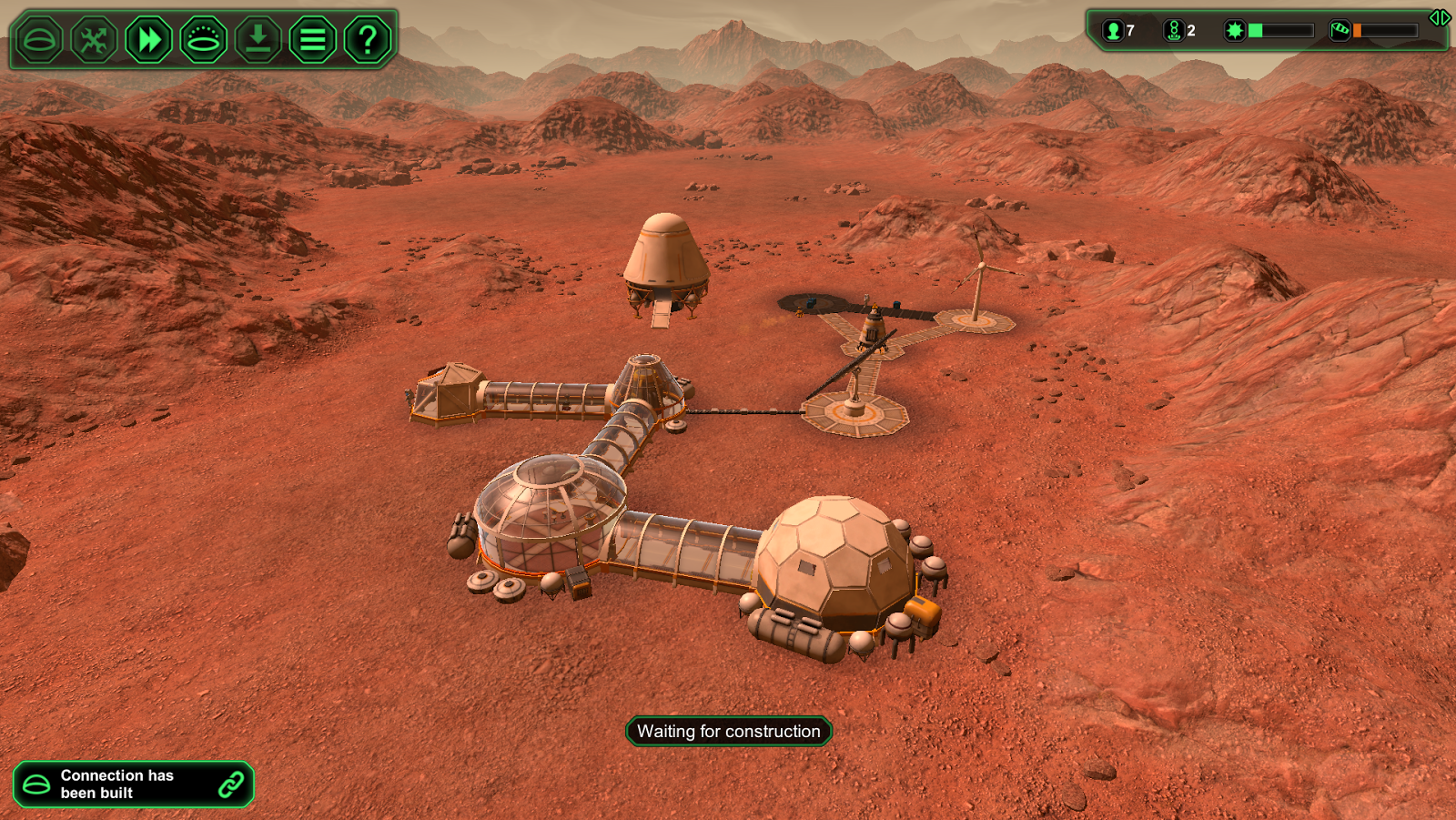Toggle fast-forward game speed

click(x=148, y=40)
